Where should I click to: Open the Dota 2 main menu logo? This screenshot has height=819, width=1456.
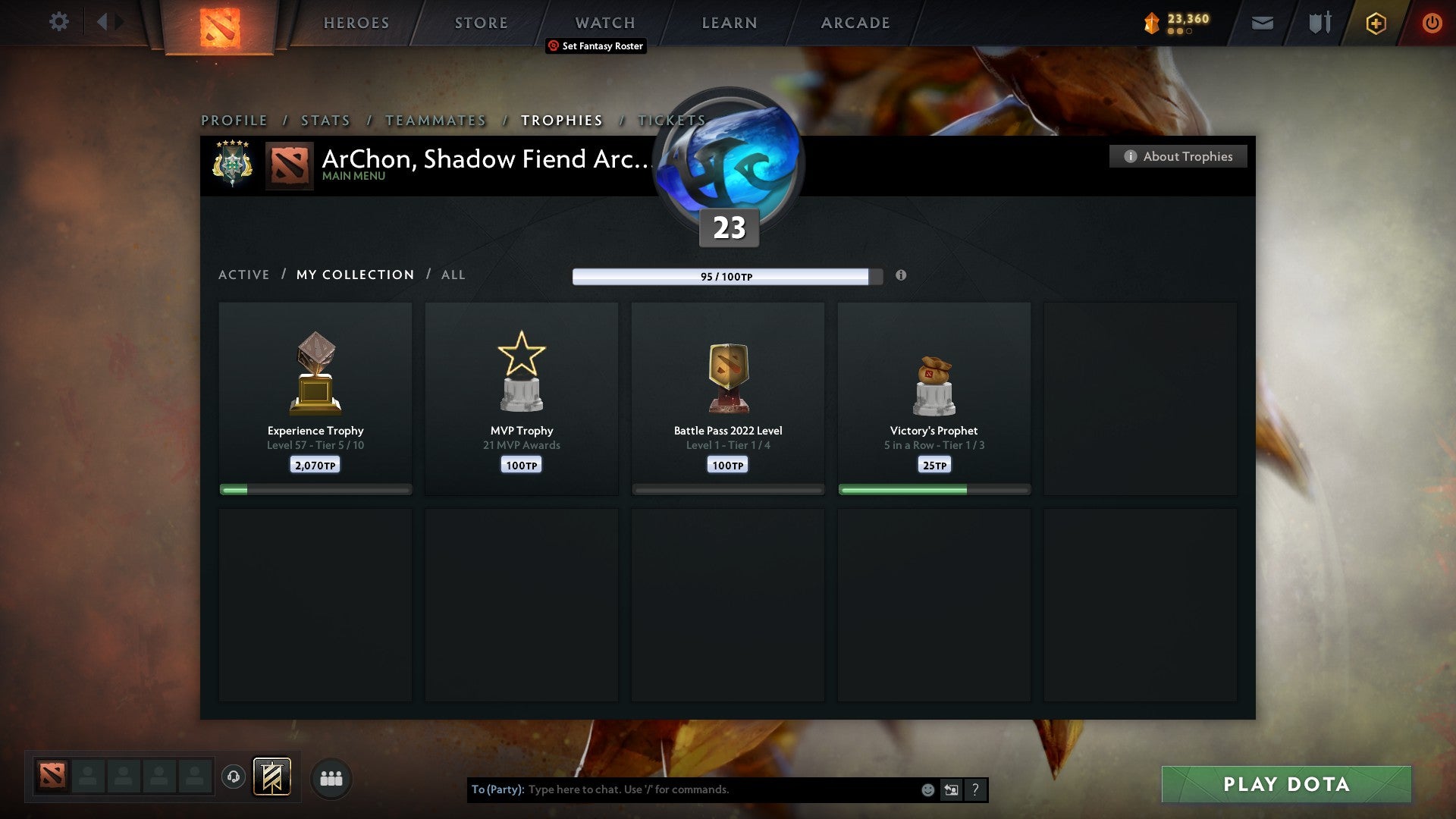coord(218,23)
